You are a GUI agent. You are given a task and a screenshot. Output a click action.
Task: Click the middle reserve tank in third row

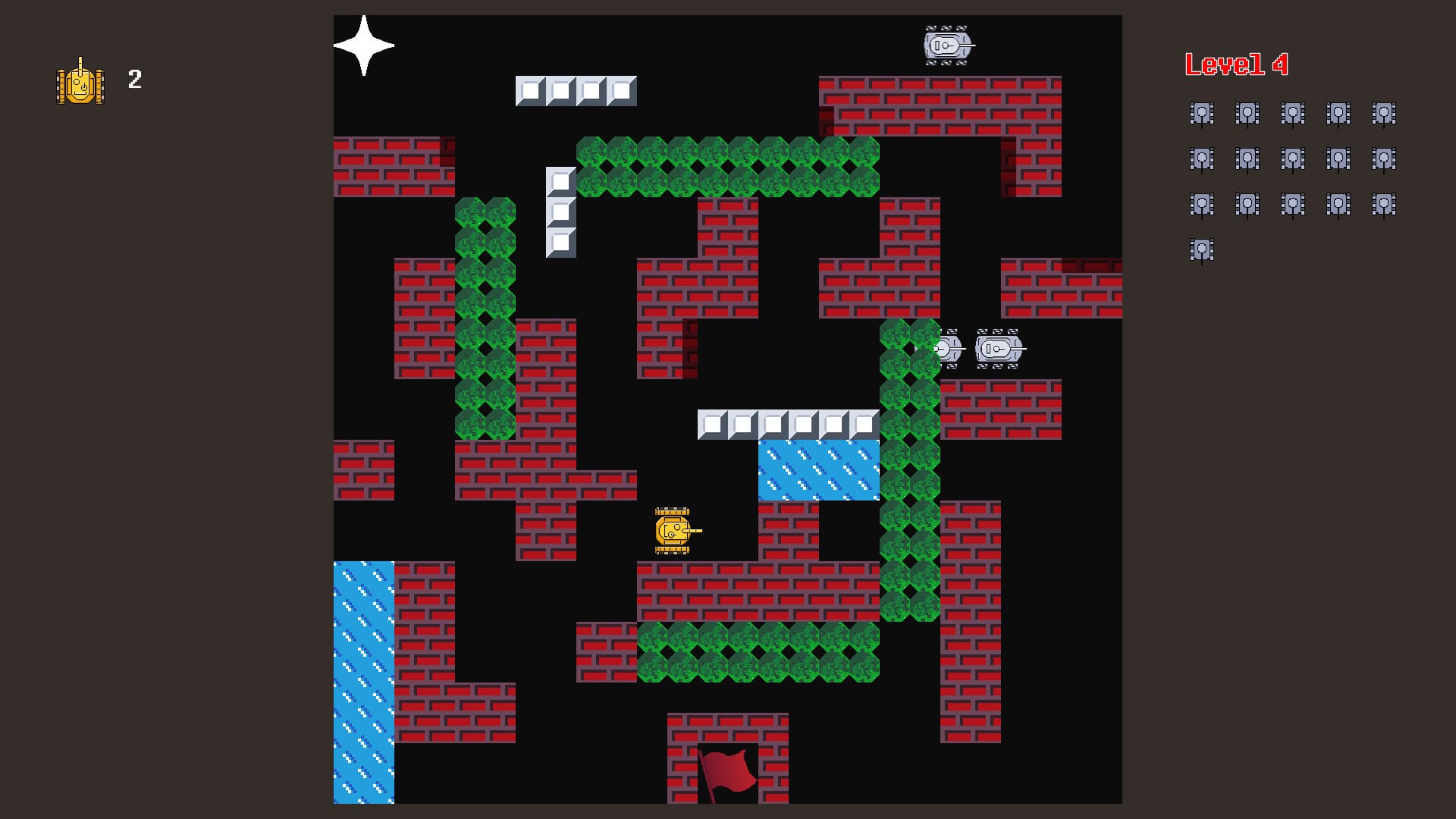[1294, 203]
